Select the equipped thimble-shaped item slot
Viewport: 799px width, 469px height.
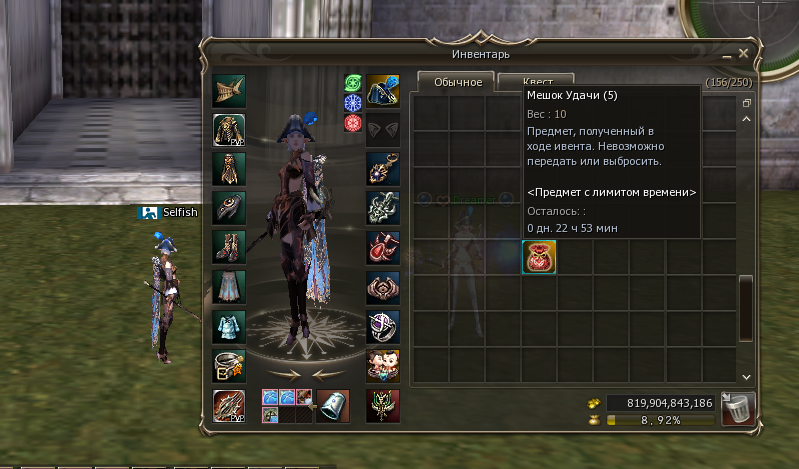point(332,406)
